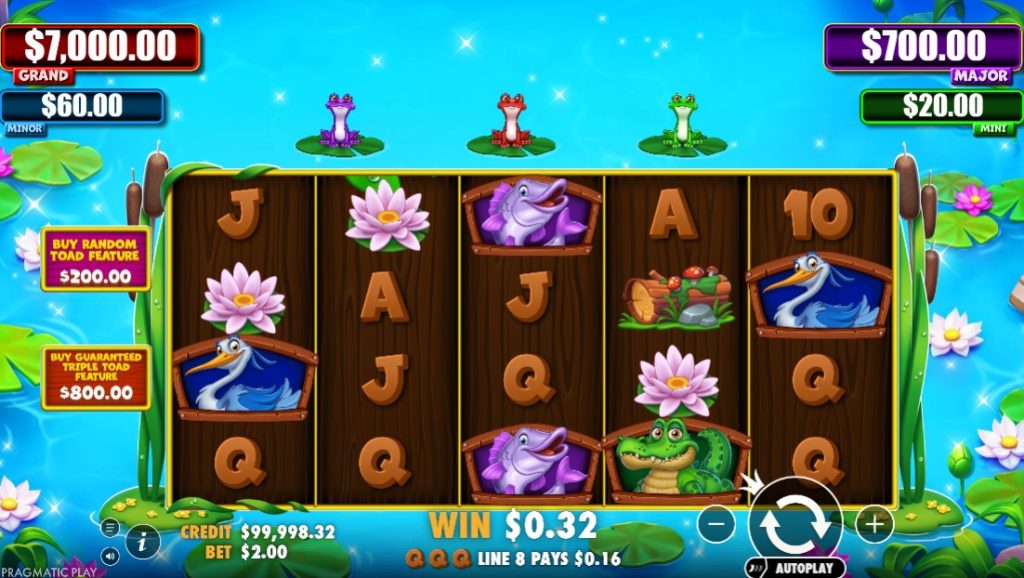The width and height of the screenshot is (1024, 578).
Task: Decrease the bet with the minus button
Action: [716, 523]
